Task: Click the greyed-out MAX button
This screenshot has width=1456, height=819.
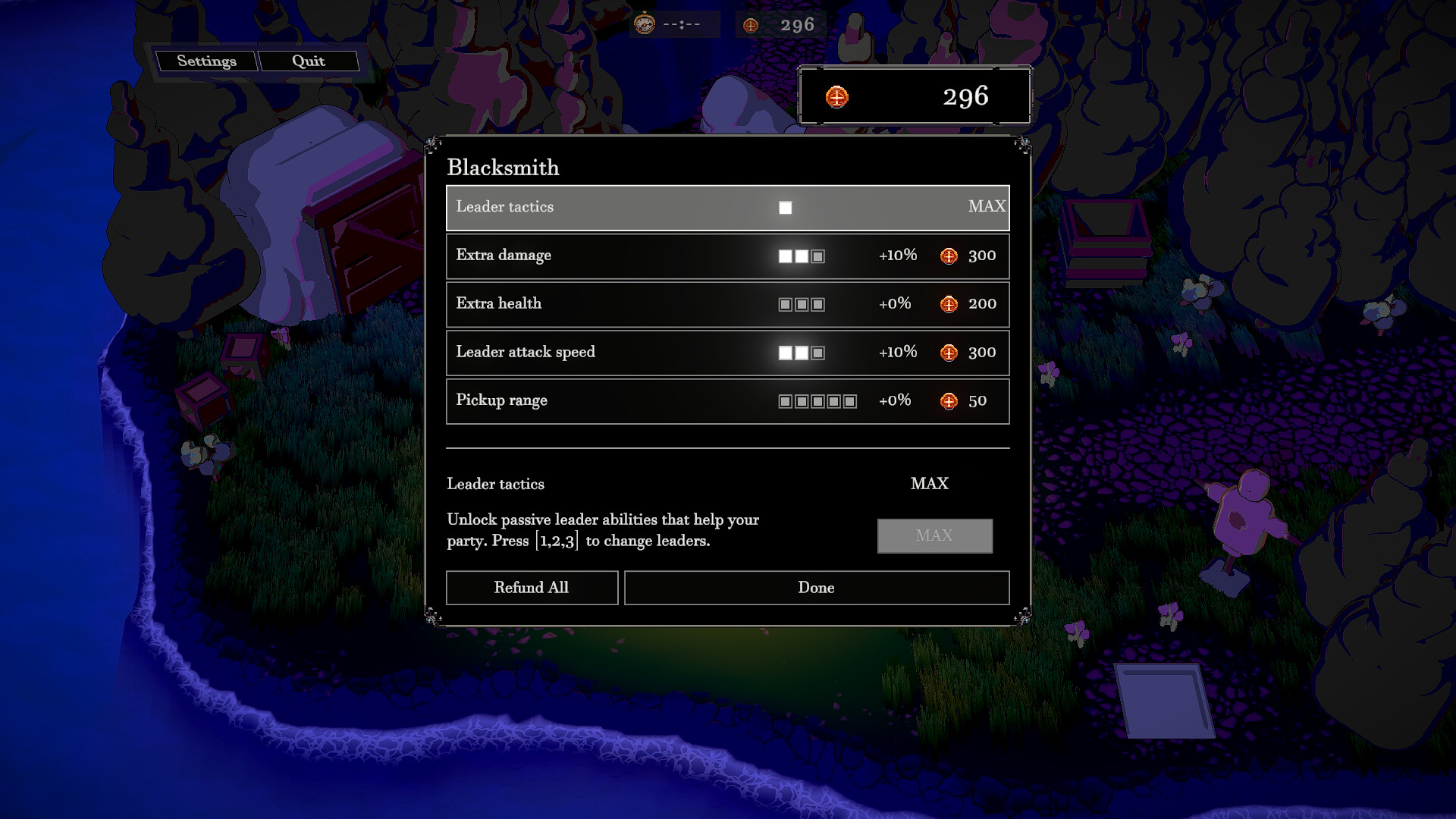Action: tap(934, 535)
